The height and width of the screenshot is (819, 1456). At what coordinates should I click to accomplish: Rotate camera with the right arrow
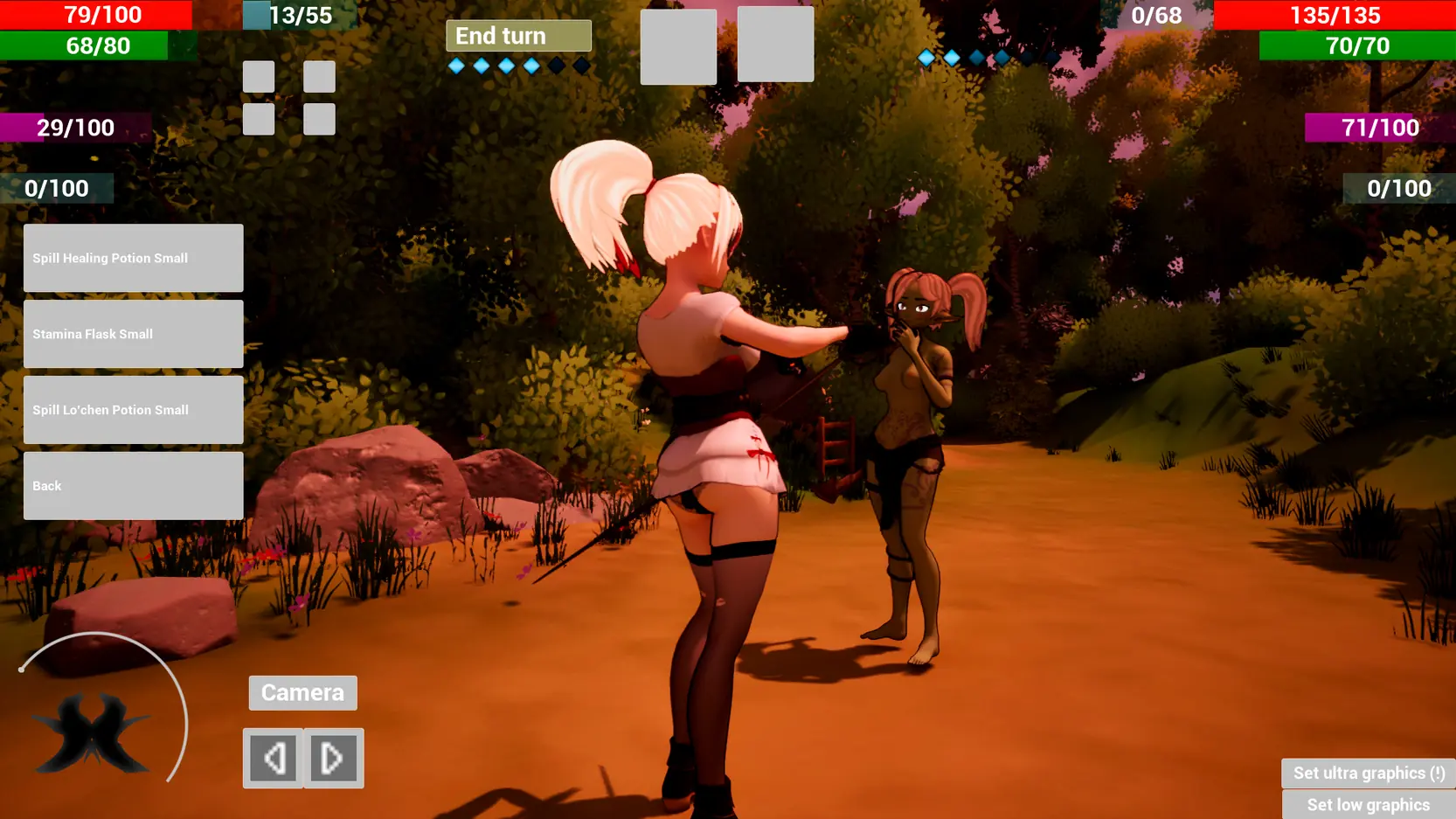[333, 759]
